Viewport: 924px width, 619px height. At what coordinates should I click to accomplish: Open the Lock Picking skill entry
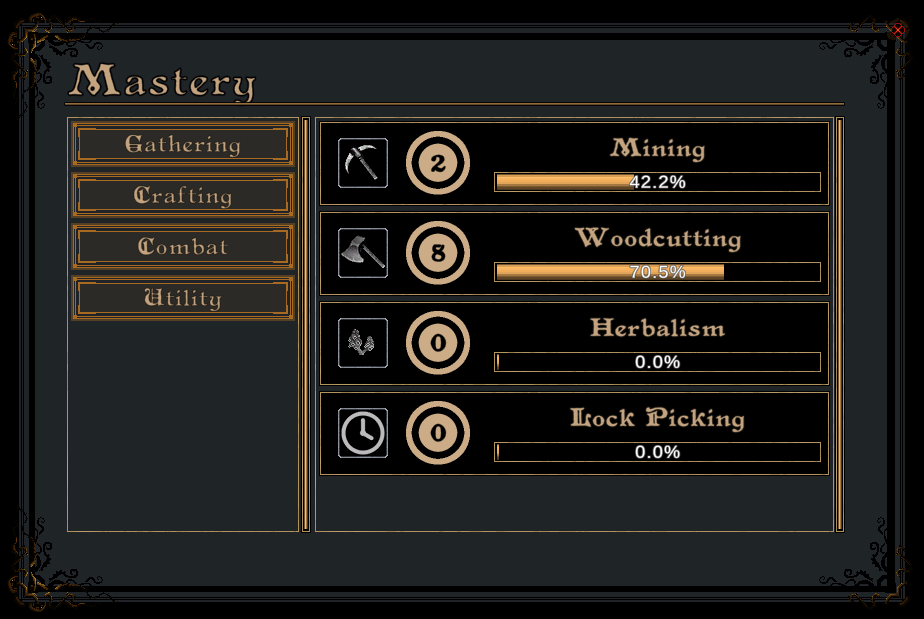click(574, 433)
